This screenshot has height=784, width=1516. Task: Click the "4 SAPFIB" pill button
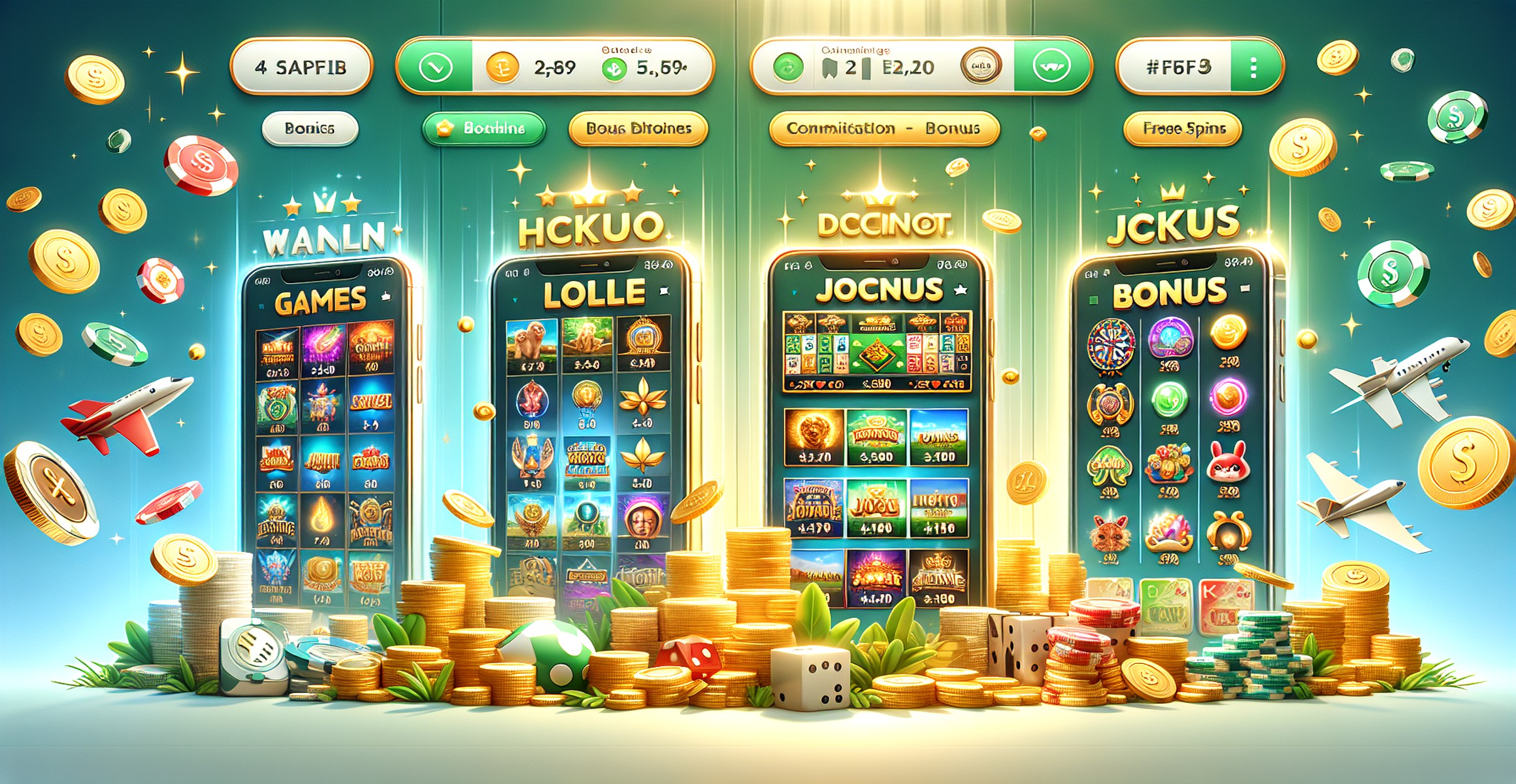[x=301, y=67]
